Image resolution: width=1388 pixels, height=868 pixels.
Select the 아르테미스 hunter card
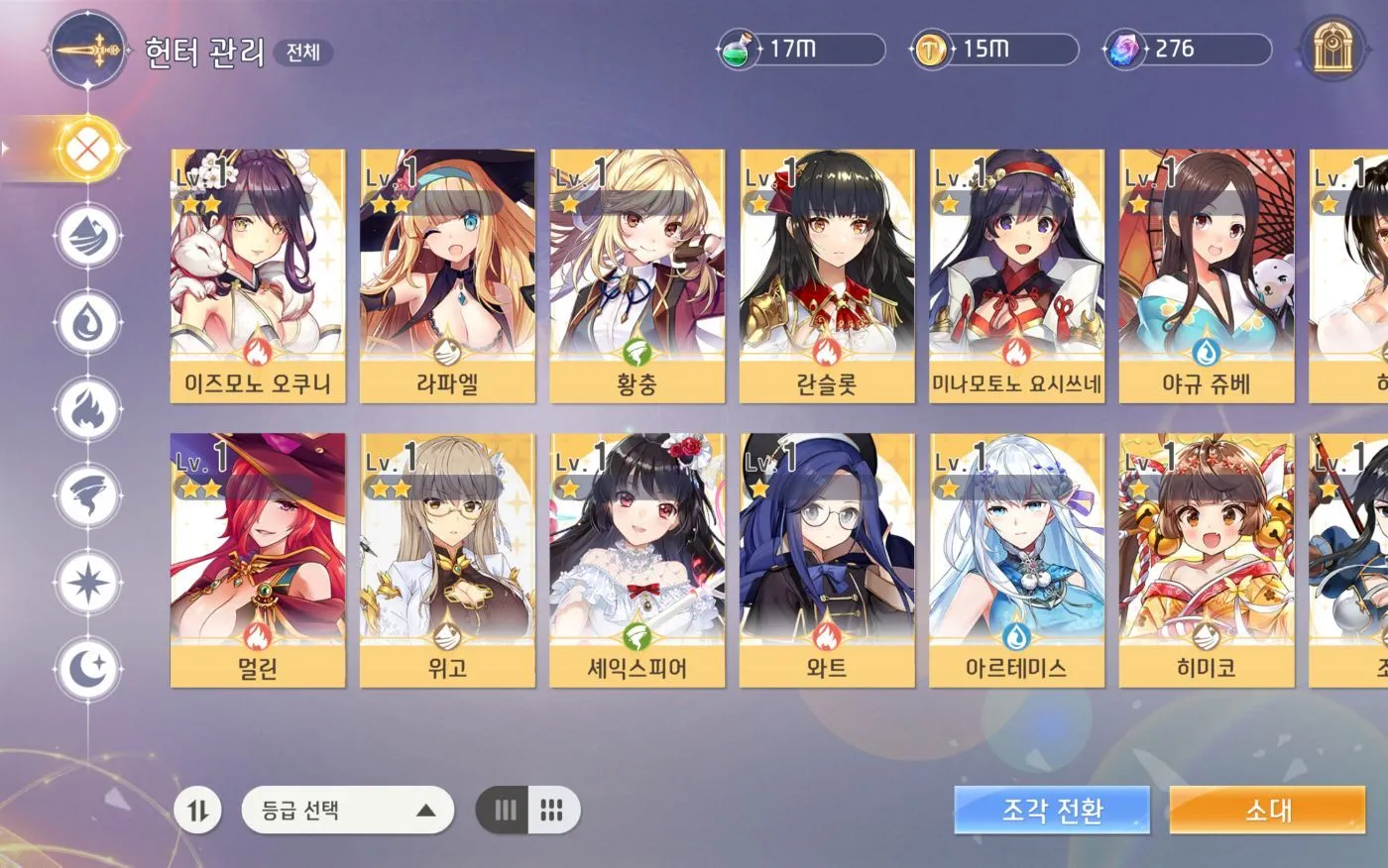pos(1016,560)
